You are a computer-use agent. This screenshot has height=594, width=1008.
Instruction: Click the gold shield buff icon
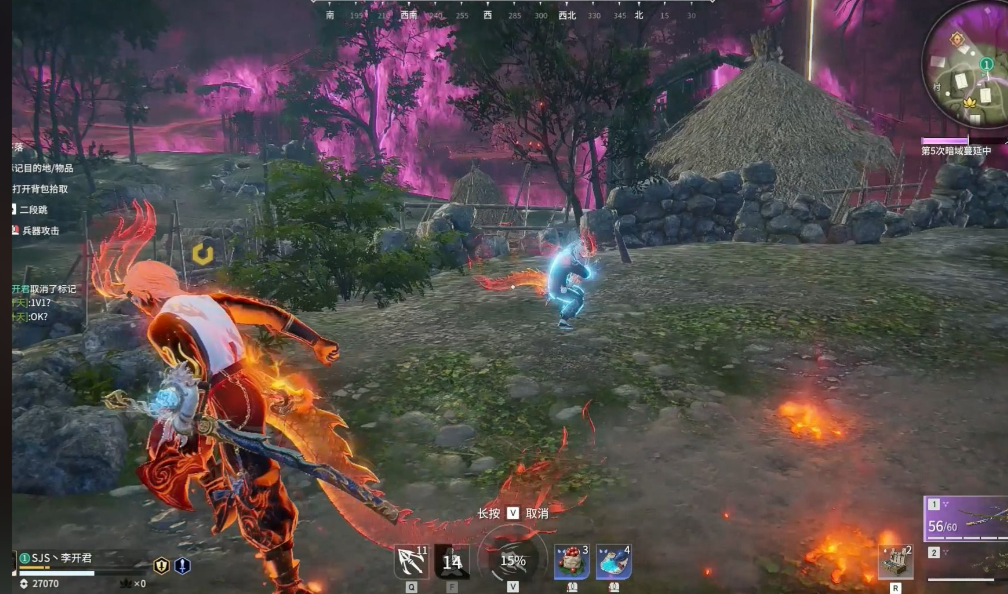pyautogui.click(x=161, y=565)
